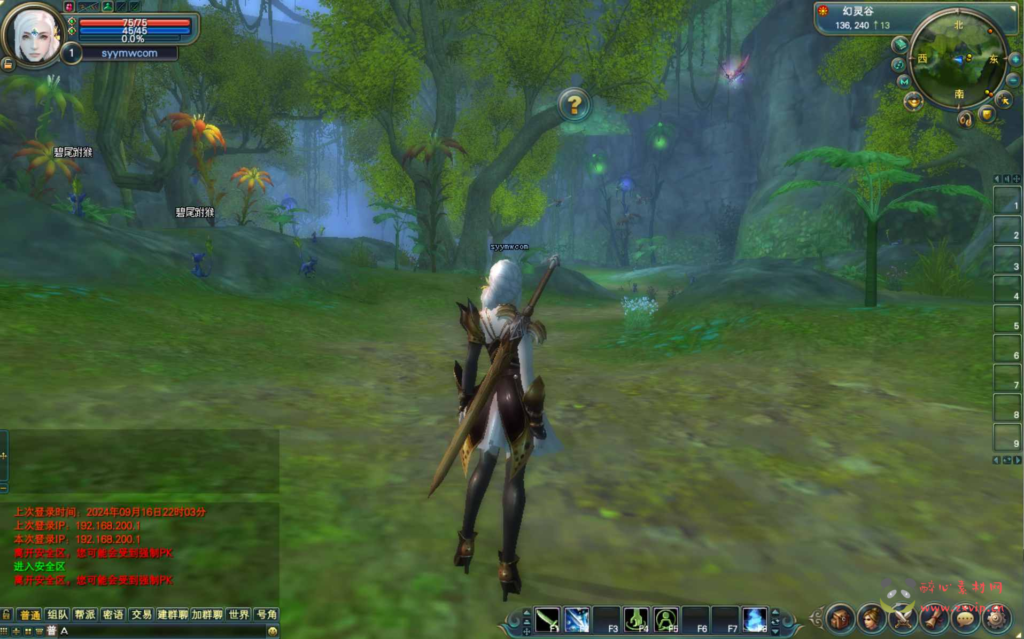Click the headphones icon below the minimap
Screen dimensions: 1024x639
coord(965,119)
